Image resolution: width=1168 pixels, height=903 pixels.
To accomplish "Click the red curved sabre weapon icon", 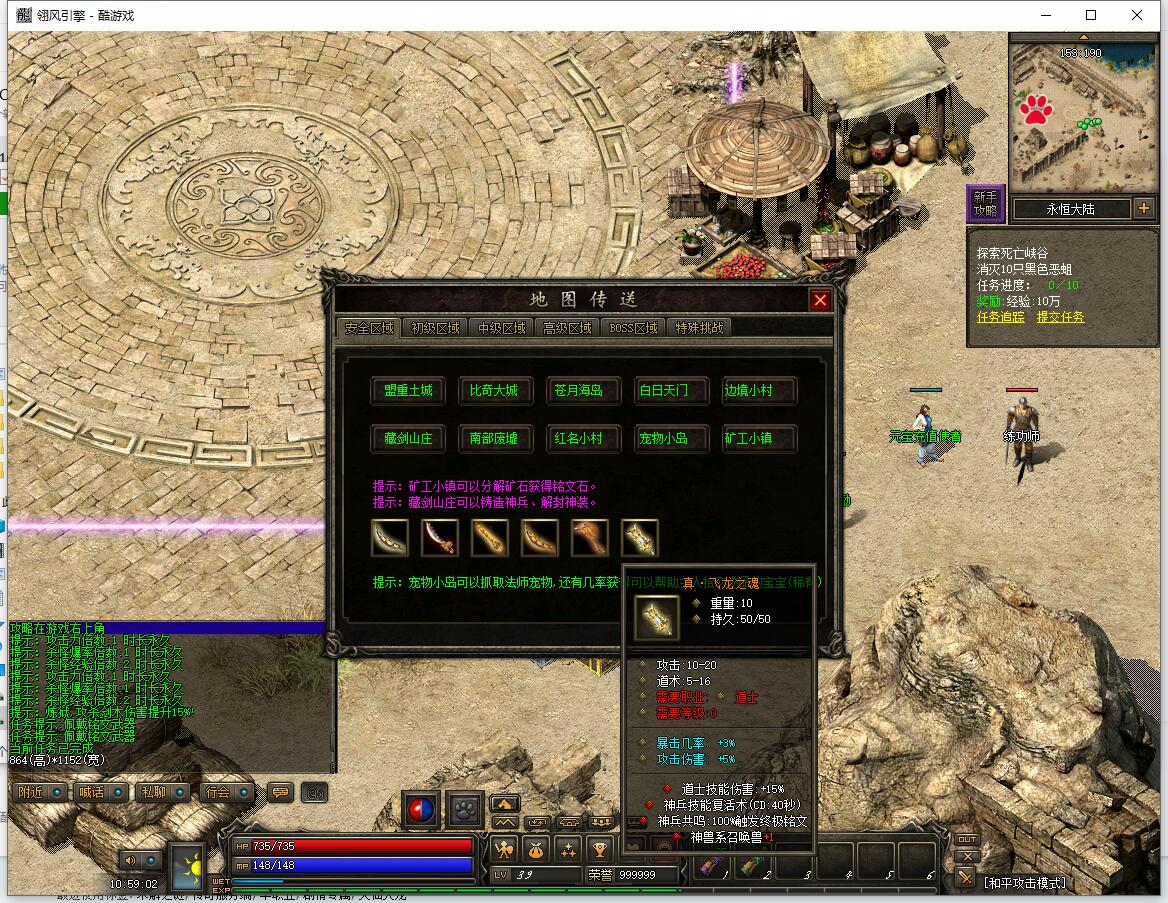I will (x=439, y=538).
